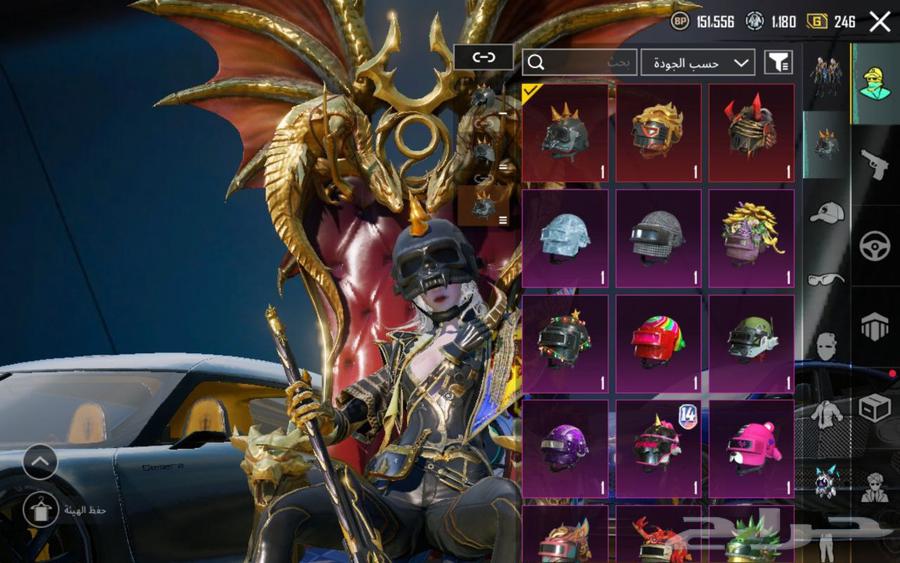Toggle the chain-link button above the helmet levels
The image size is (900, 563).
pos(483,57)
